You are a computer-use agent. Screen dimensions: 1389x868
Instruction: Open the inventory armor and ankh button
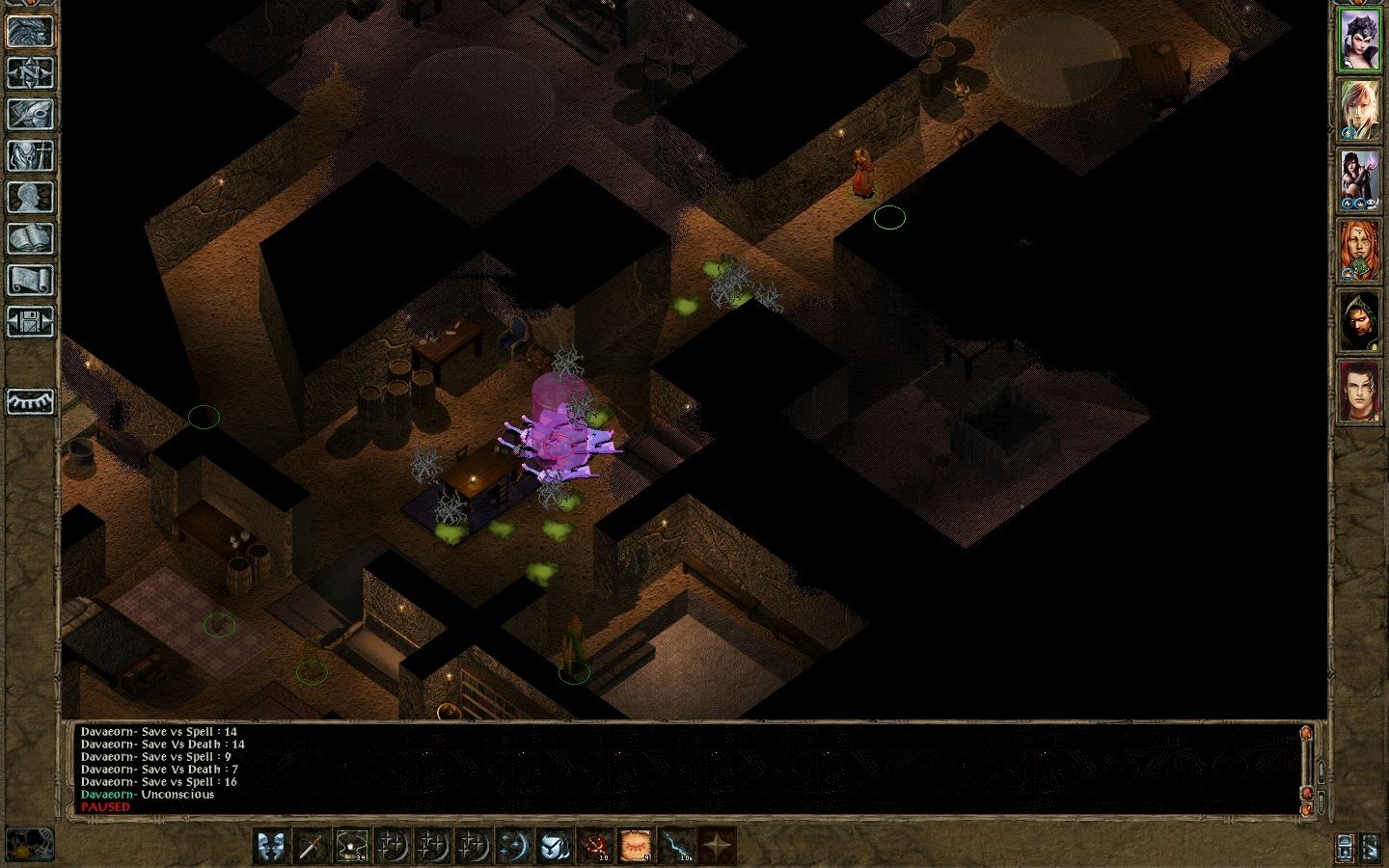click(30, 155)
